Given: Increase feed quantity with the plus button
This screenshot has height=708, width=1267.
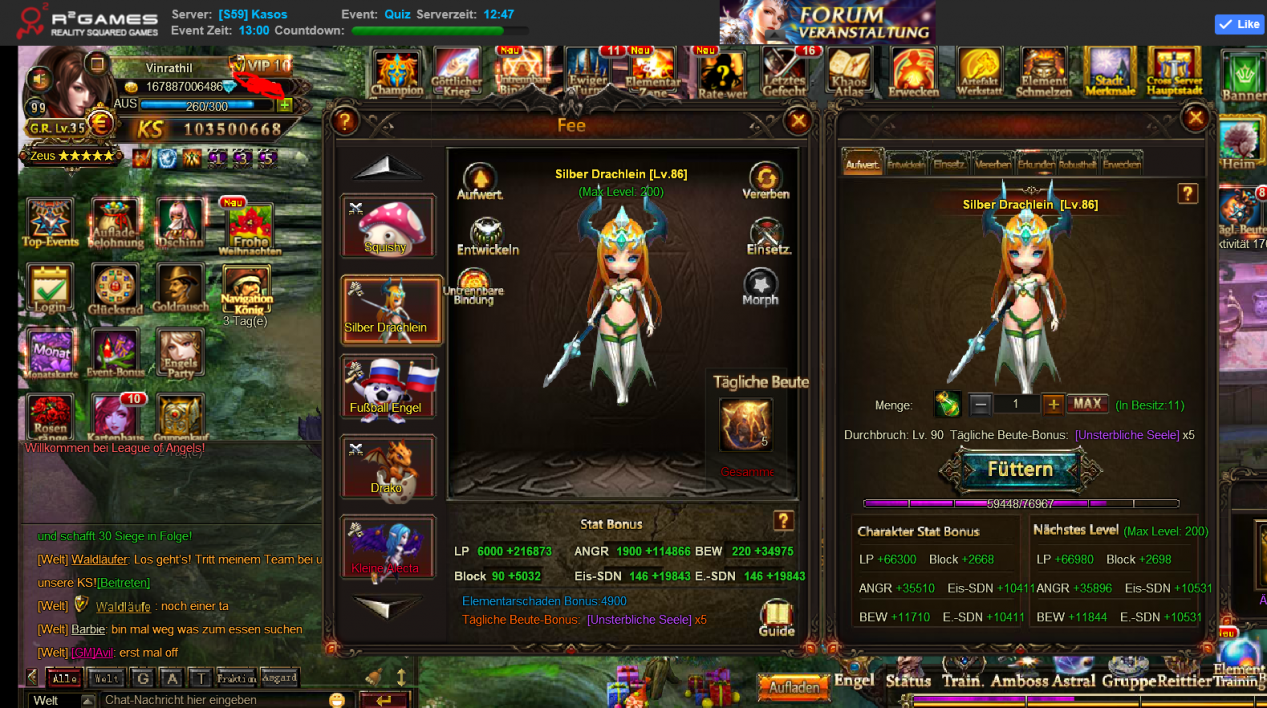Looking at the screenshot, I should coord(1053,405).
